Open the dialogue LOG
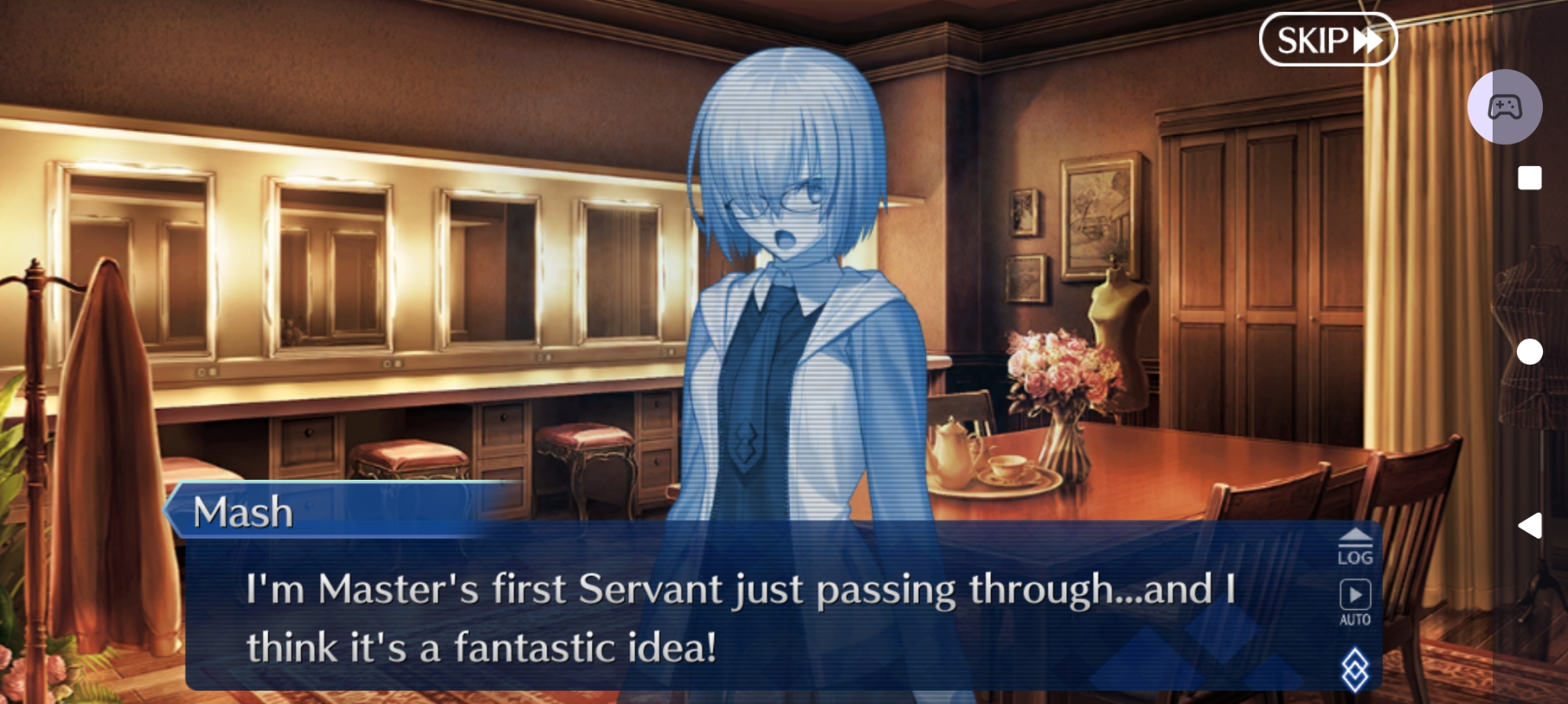The image size is (1568, 704). (1355, 547)
